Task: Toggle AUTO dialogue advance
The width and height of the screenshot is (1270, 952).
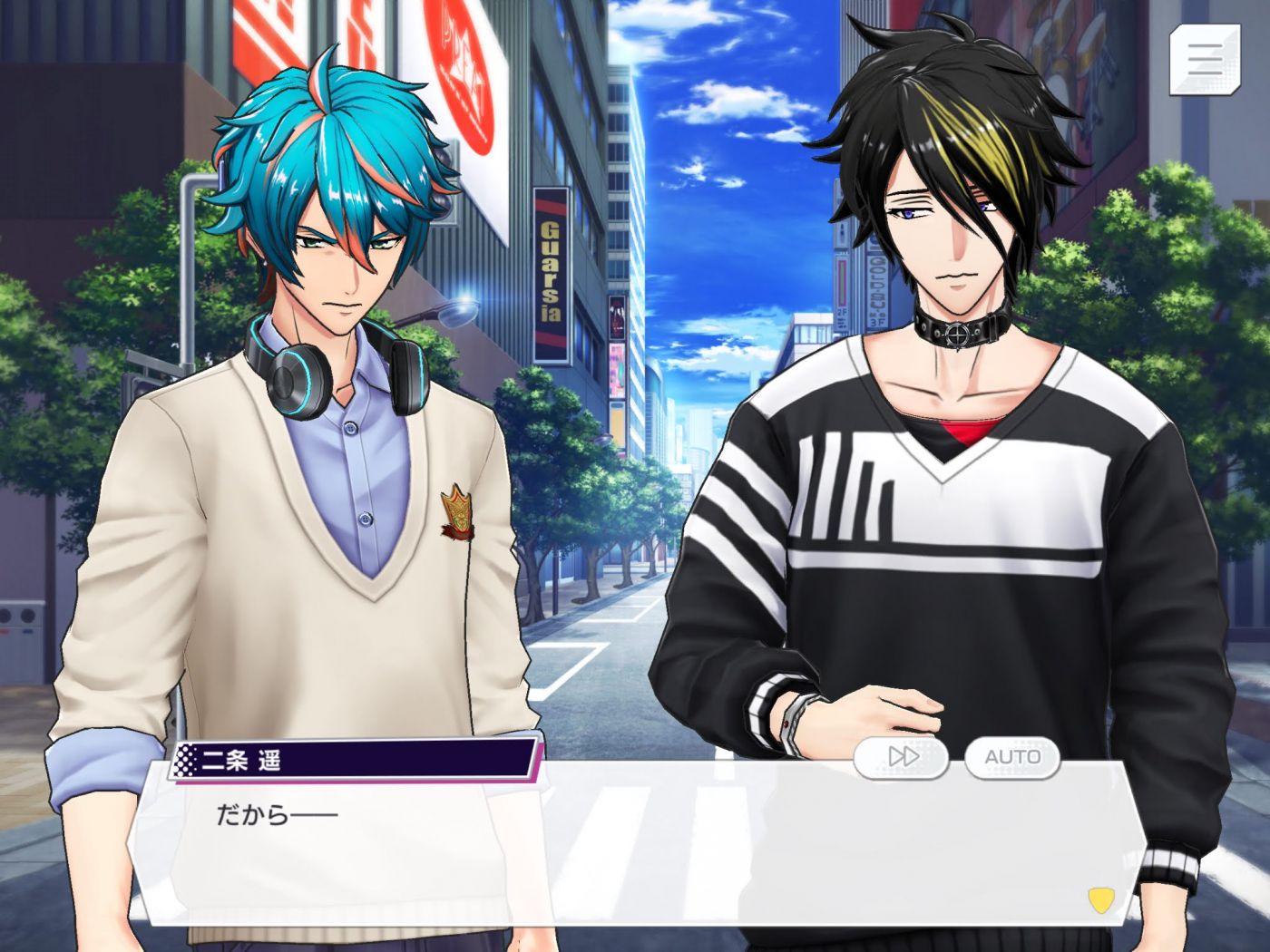Action: click(1011, 756)
